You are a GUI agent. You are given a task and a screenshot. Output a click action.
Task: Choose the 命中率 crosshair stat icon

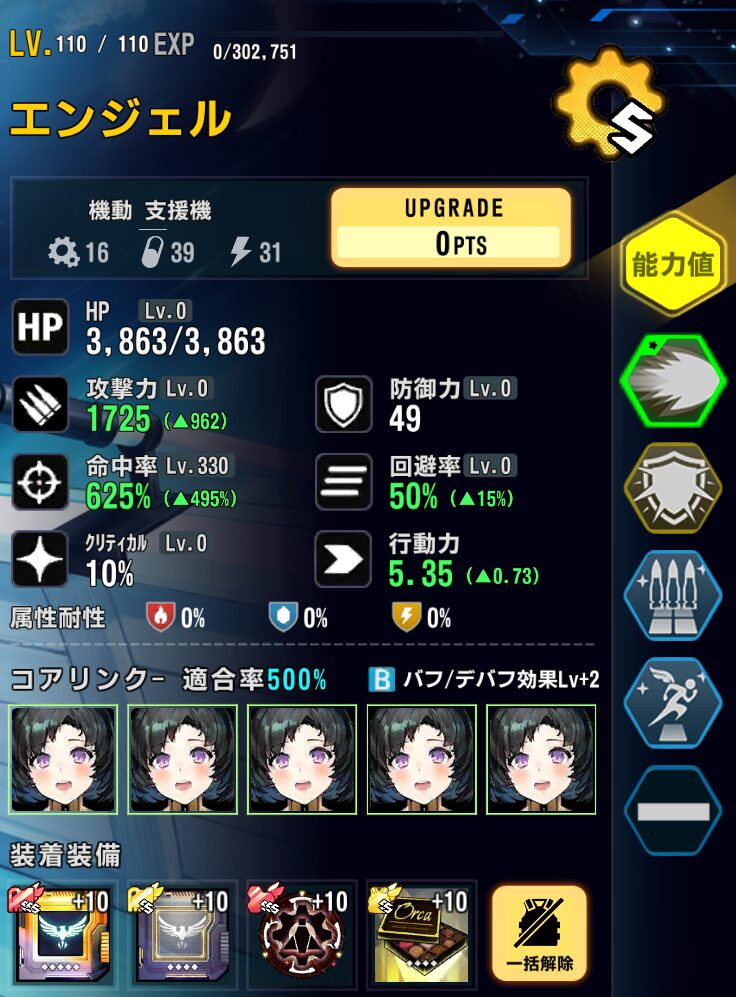(x=40, y=481)
